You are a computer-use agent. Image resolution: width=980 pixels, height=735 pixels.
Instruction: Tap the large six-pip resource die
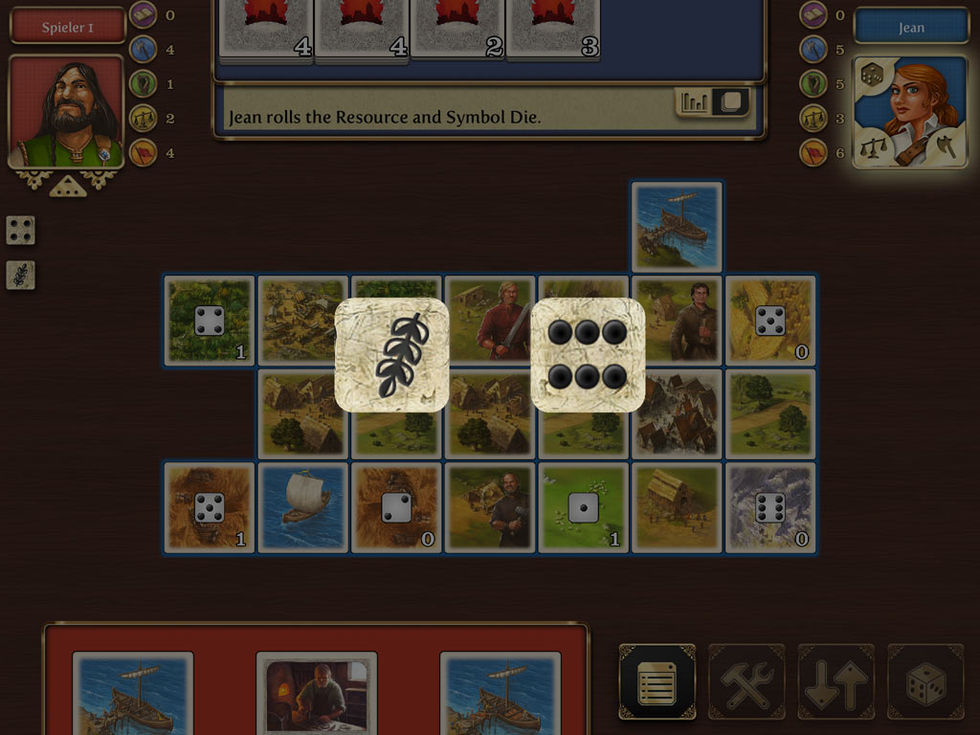coord(587,355)
